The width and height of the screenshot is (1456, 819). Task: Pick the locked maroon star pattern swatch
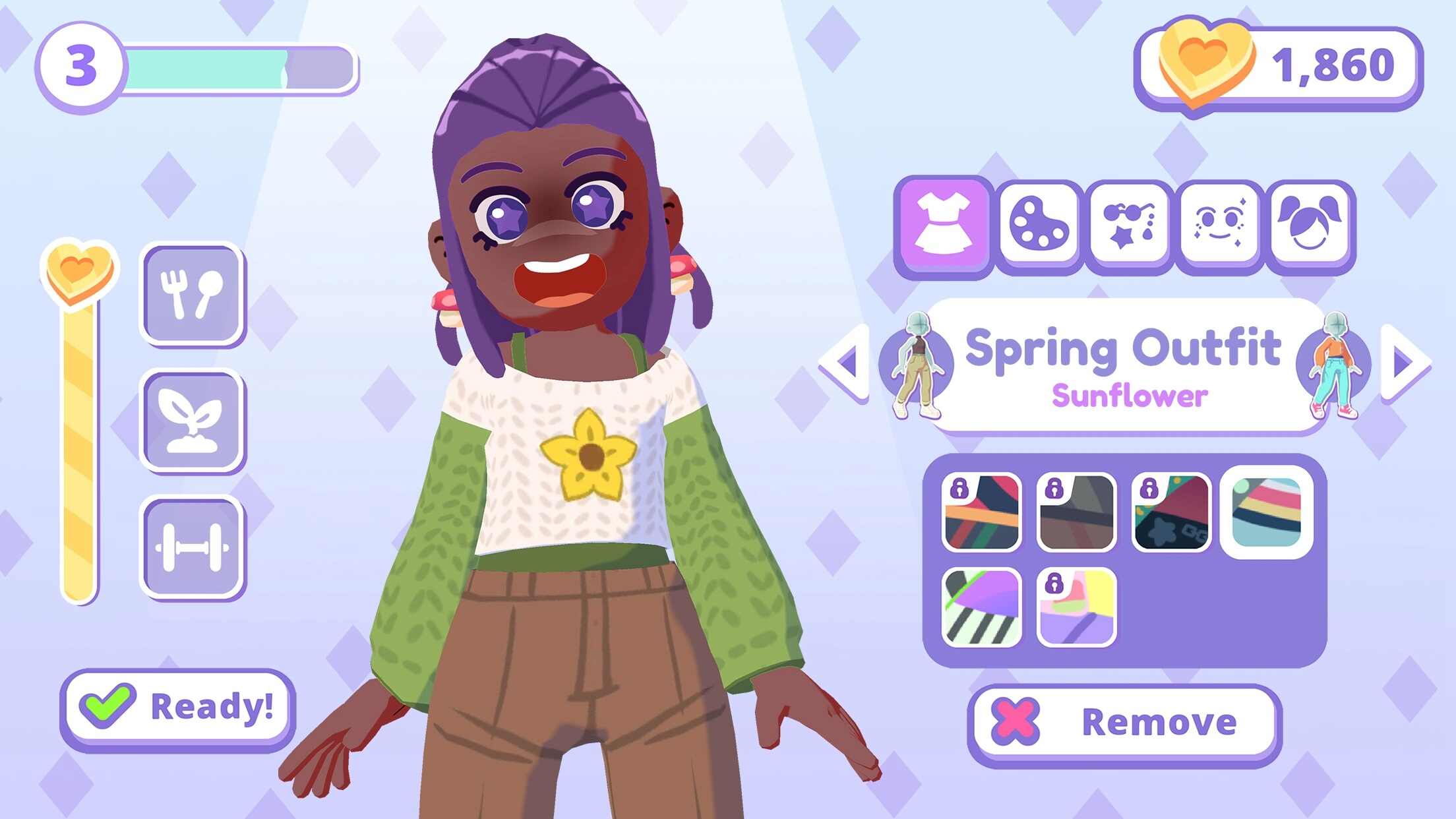point(1171,512)
